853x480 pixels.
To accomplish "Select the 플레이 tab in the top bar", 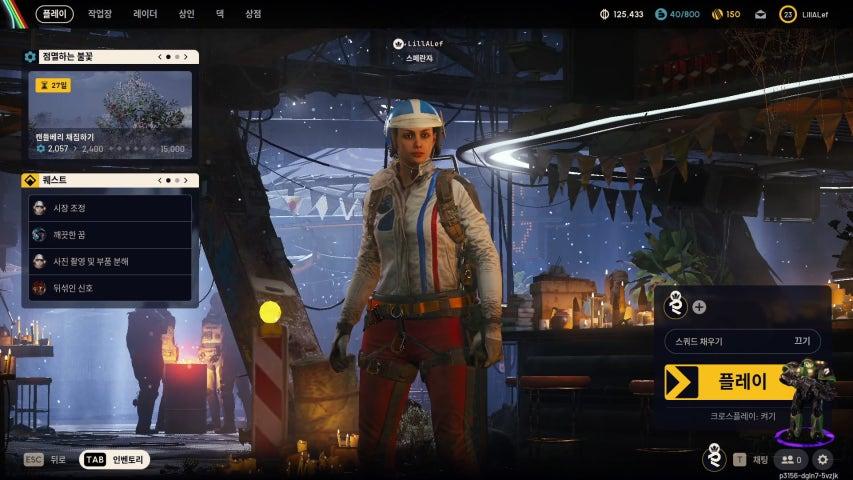I will pos(54,14).
